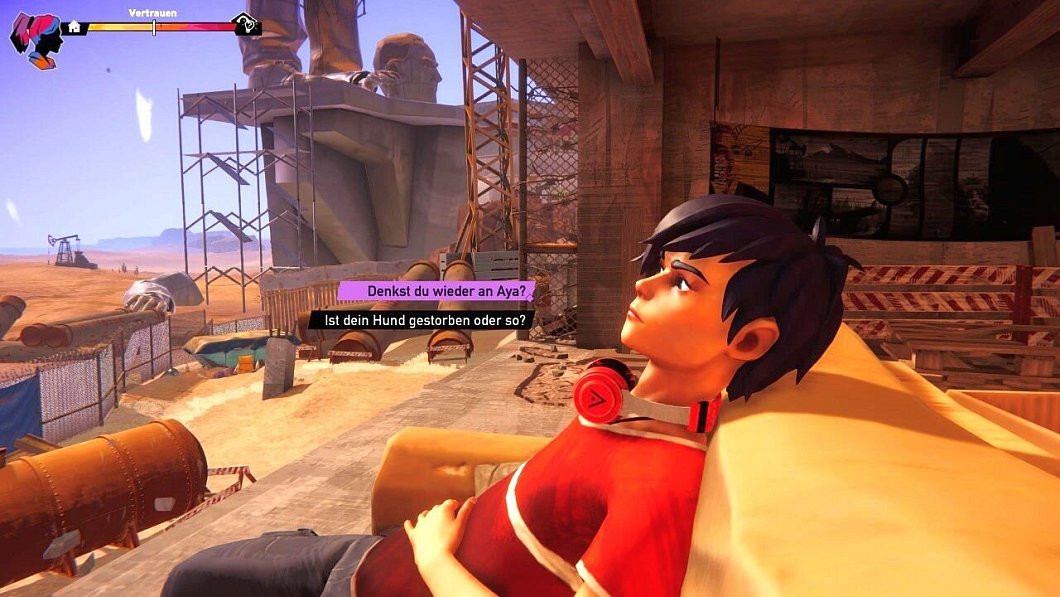1060x597 pixels.
Task: Select reply "Ist dein Hund gestorben oder so?"
Action: pos(421,320)
